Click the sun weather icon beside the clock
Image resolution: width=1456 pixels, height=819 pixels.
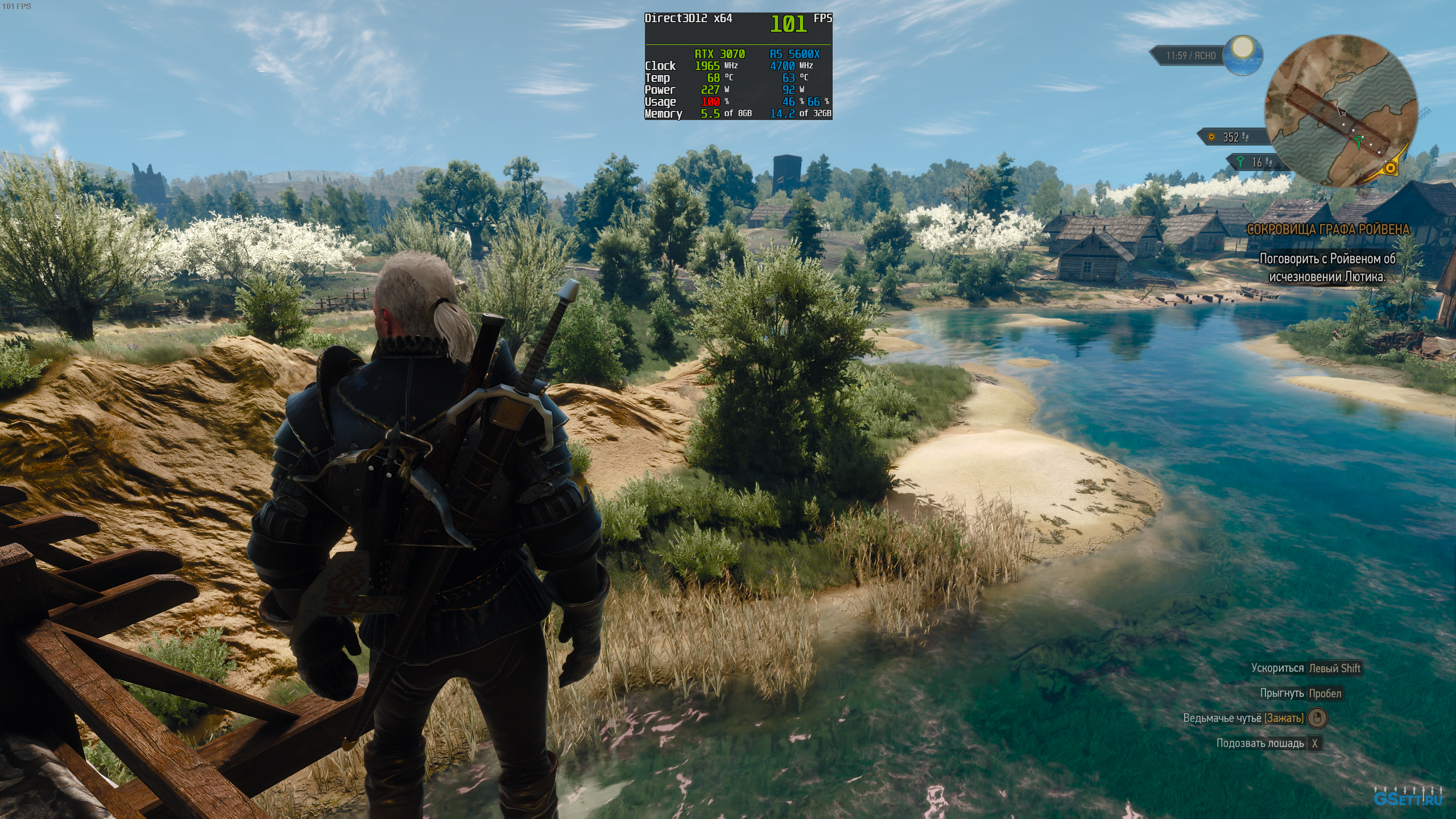[x=1243, y=55]
